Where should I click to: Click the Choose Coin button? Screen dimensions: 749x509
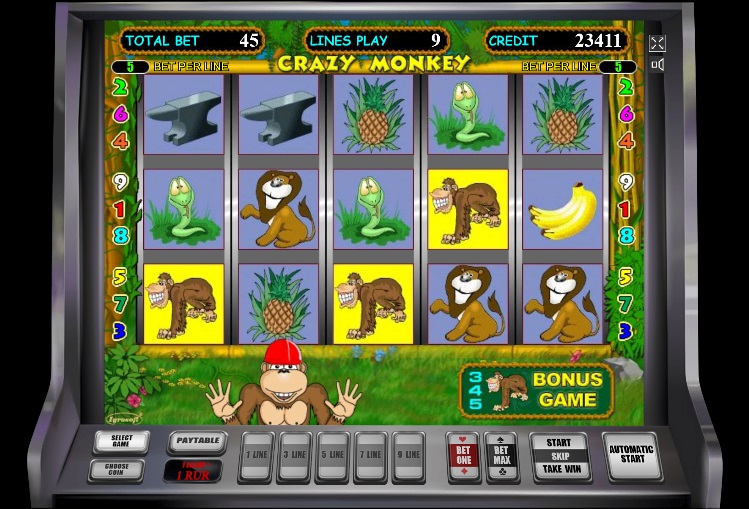pos(116,468)
